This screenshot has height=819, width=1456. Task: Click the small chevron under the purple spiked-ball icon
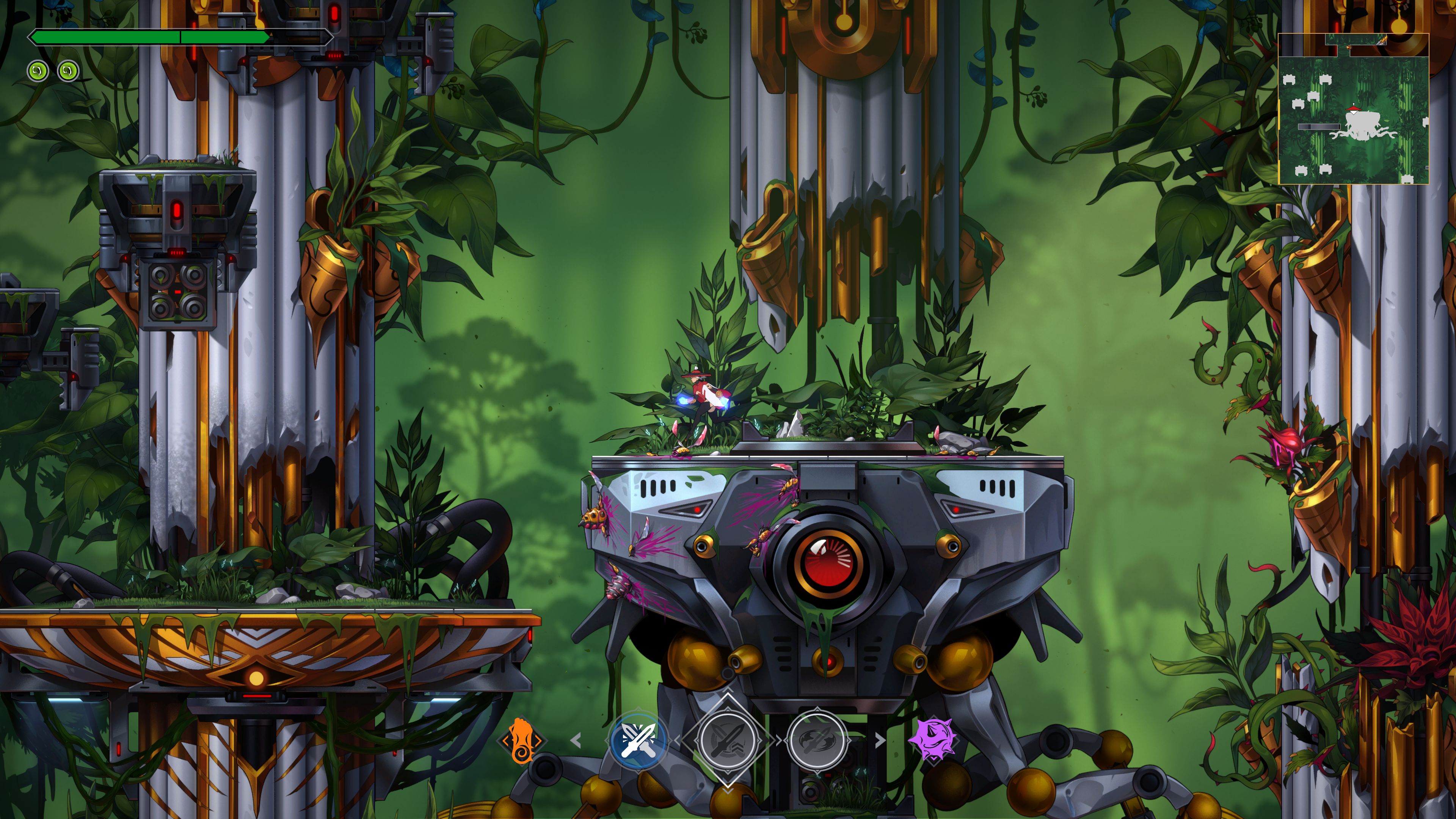[x=934, y=758]
